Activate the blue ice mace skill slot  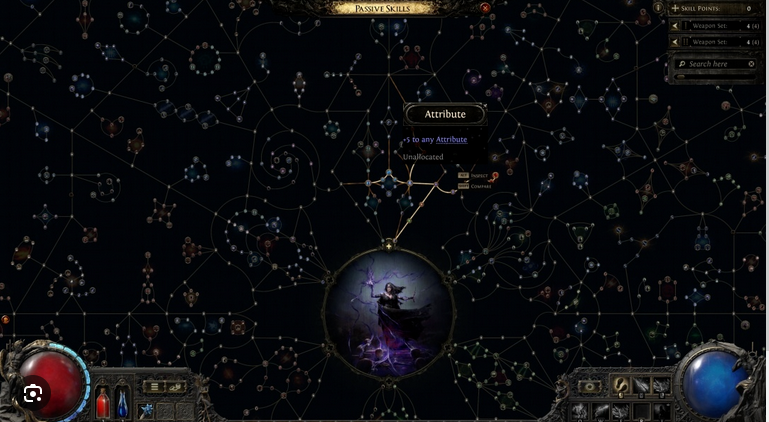146,410
